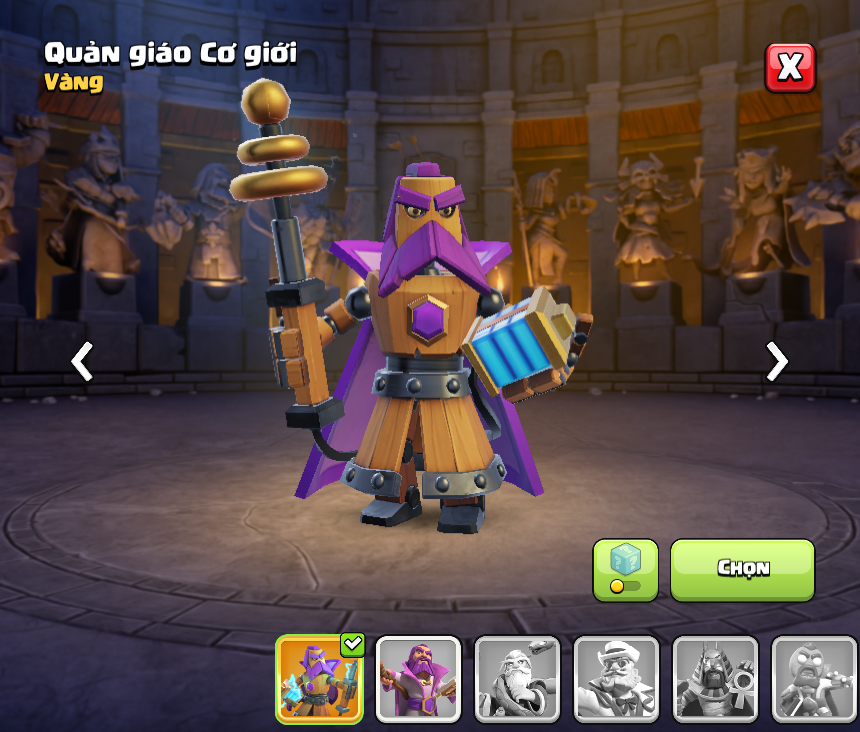Show the next skin with right arrow
860x732 pixels.
(776, 361)
